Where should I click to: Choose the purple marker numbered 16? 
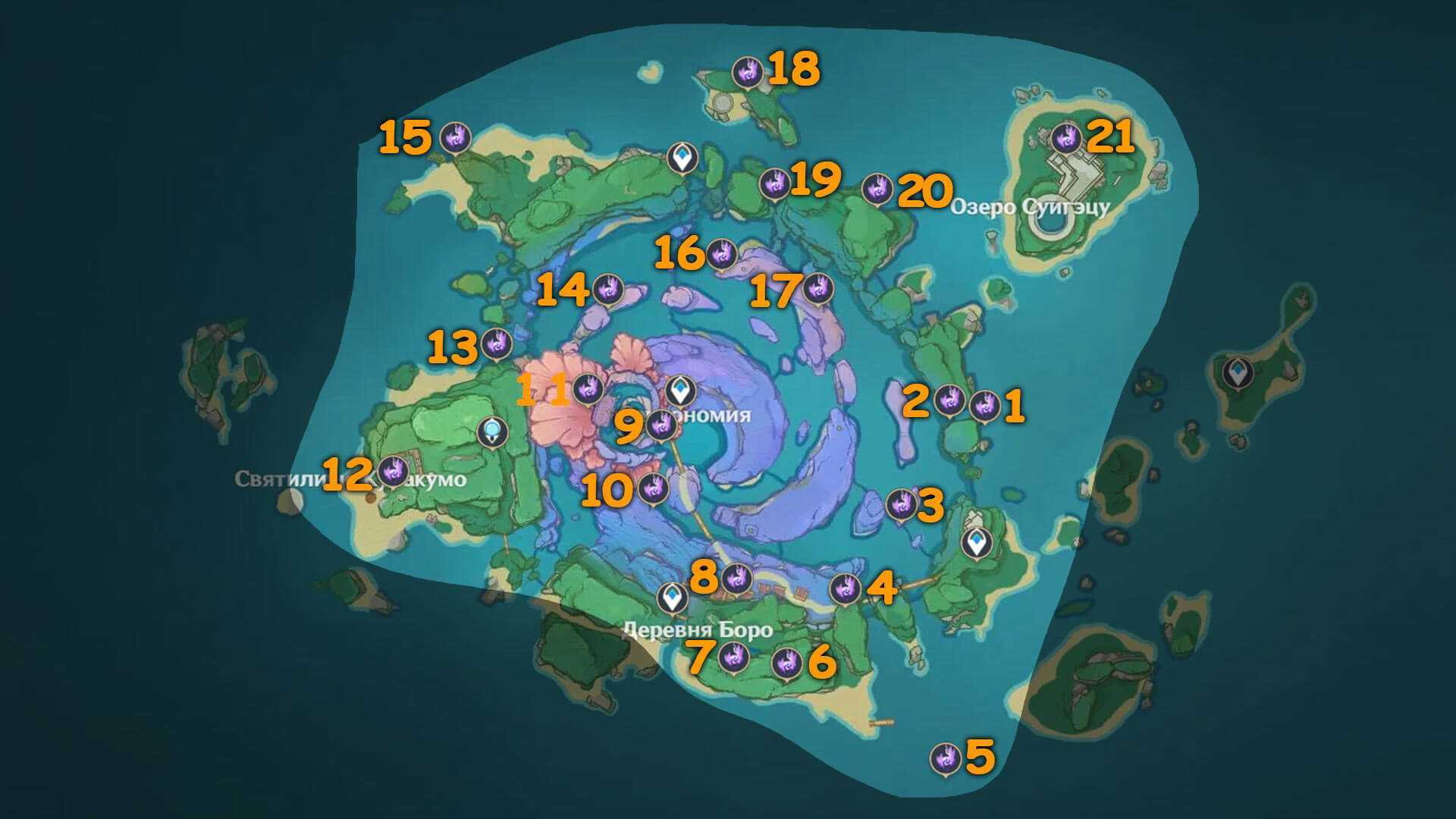pyautogui.click(x=722, y=253)
